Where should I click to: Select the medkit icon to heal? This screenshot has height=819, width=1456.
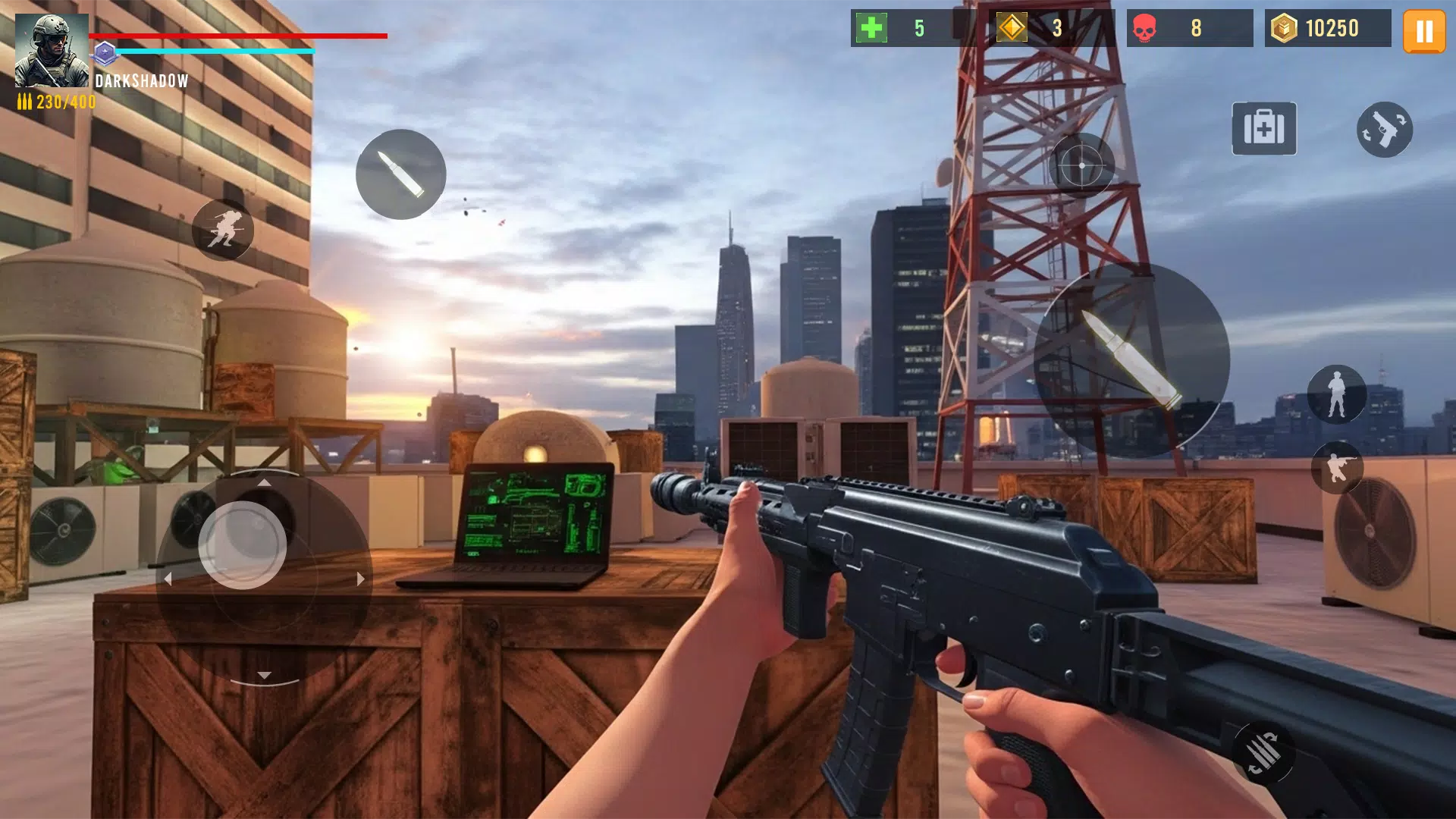click(1263, 129)
